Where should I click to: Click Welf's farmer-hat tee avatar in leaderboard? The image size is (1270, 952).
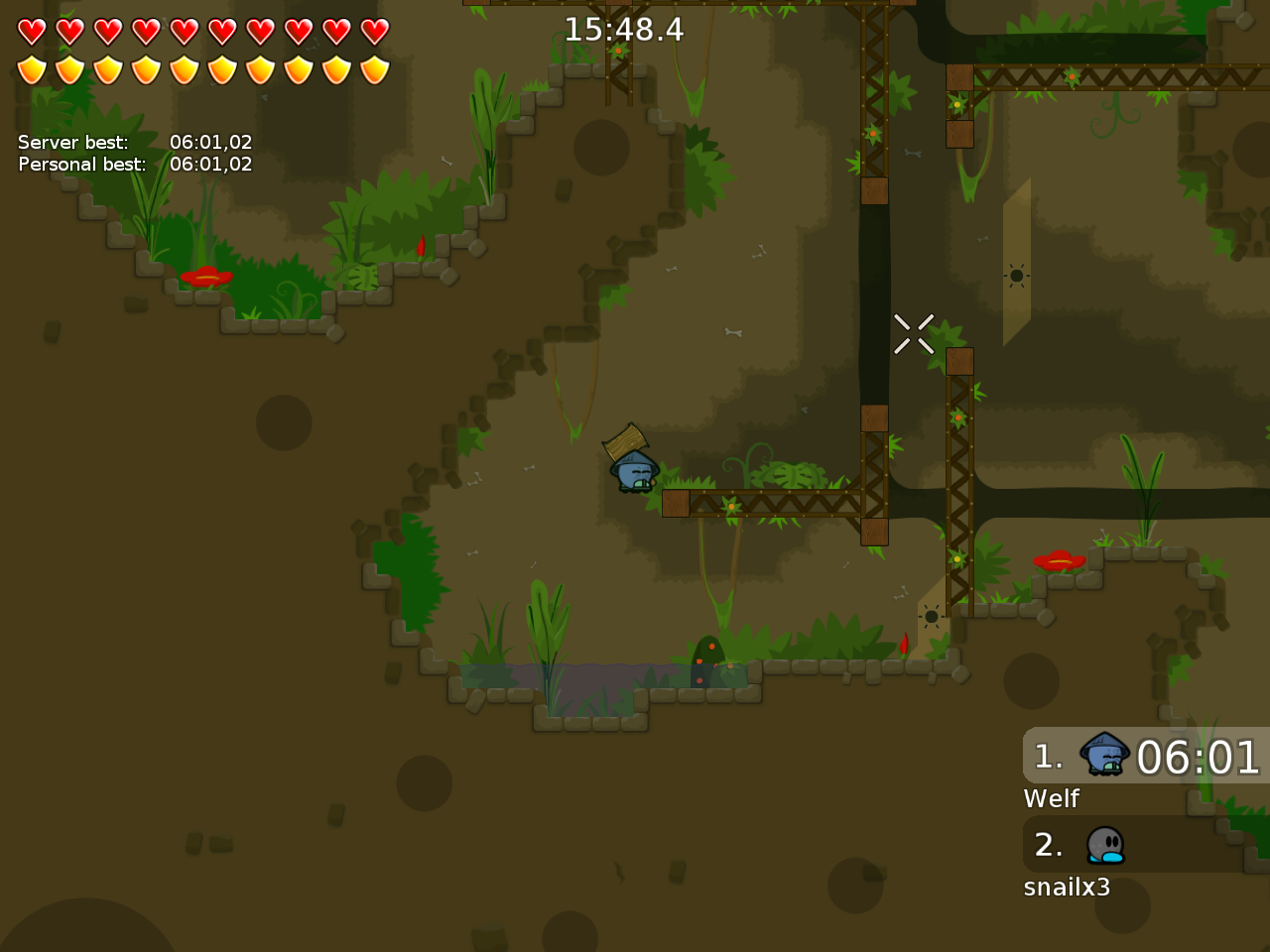1102,756
